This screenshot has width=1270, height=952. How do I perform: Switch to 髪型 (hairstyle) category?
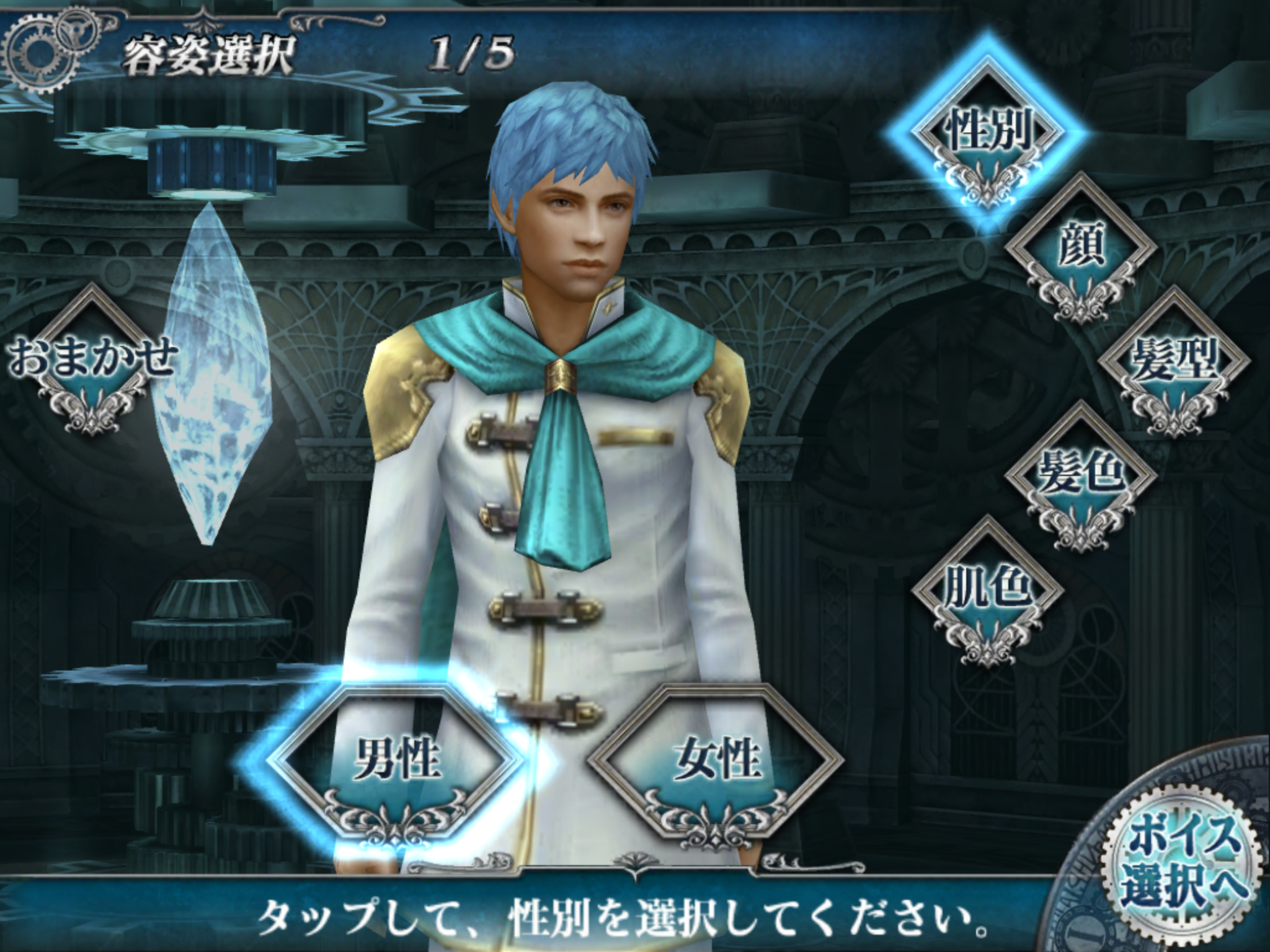(x=1173, y=361)
